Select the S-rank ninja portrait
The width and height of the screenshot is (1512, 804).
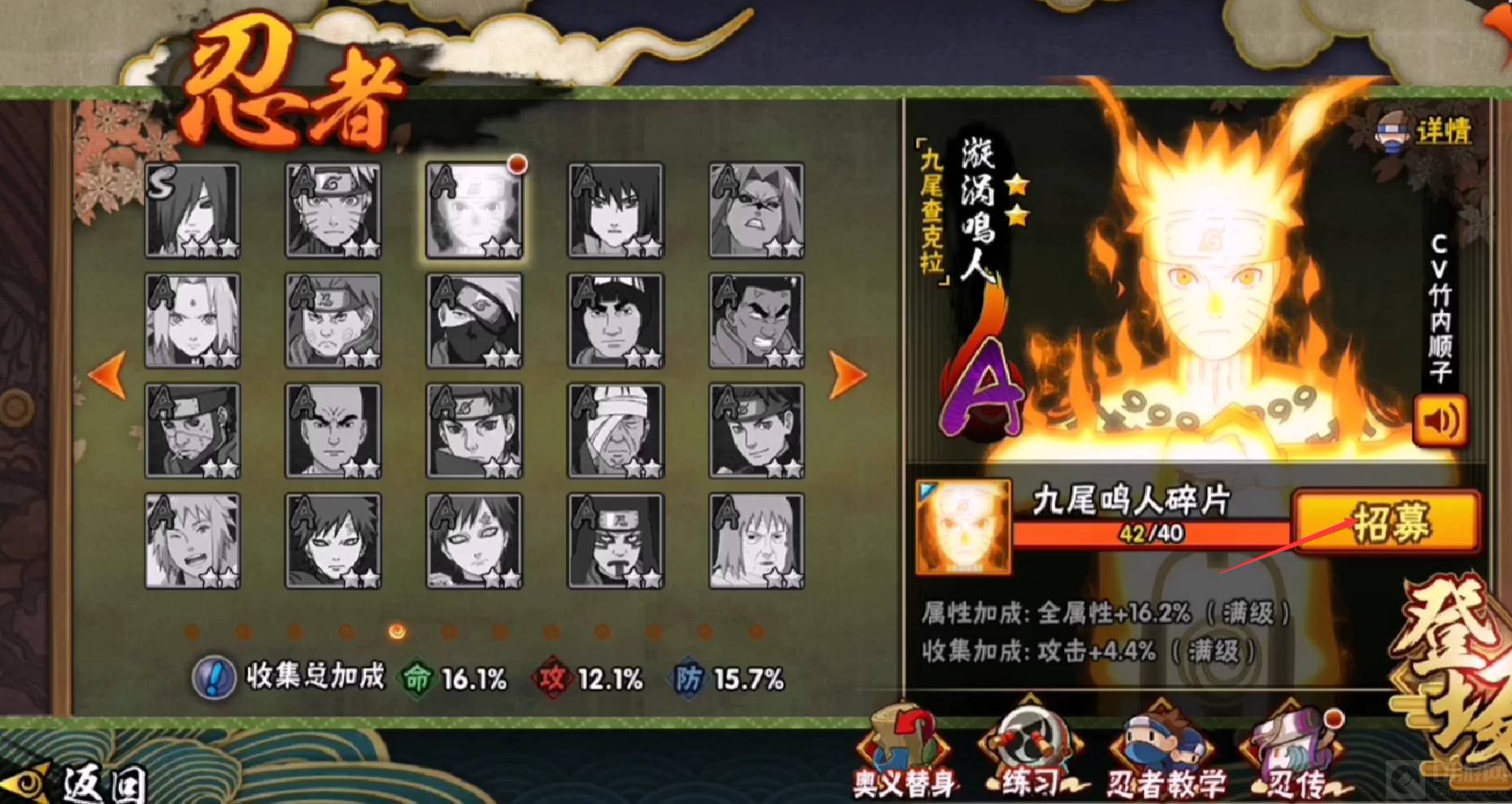[193, 210]
